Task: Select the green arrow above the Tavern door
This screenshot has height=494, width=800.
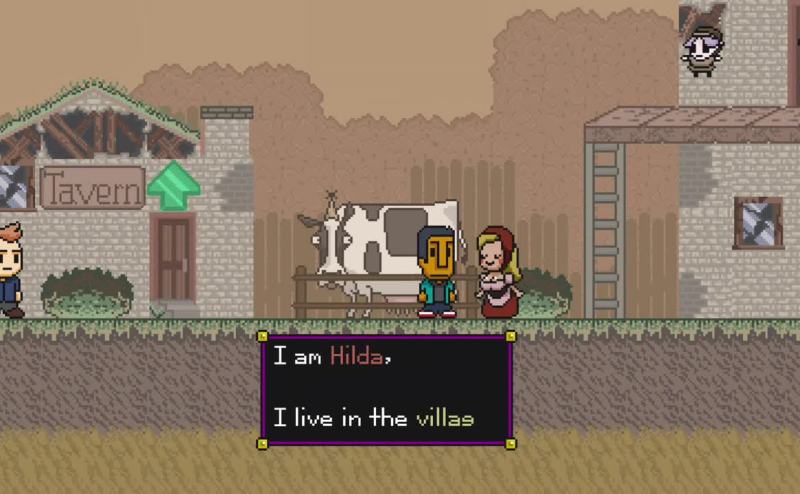Action: click(x=173, y=185)
